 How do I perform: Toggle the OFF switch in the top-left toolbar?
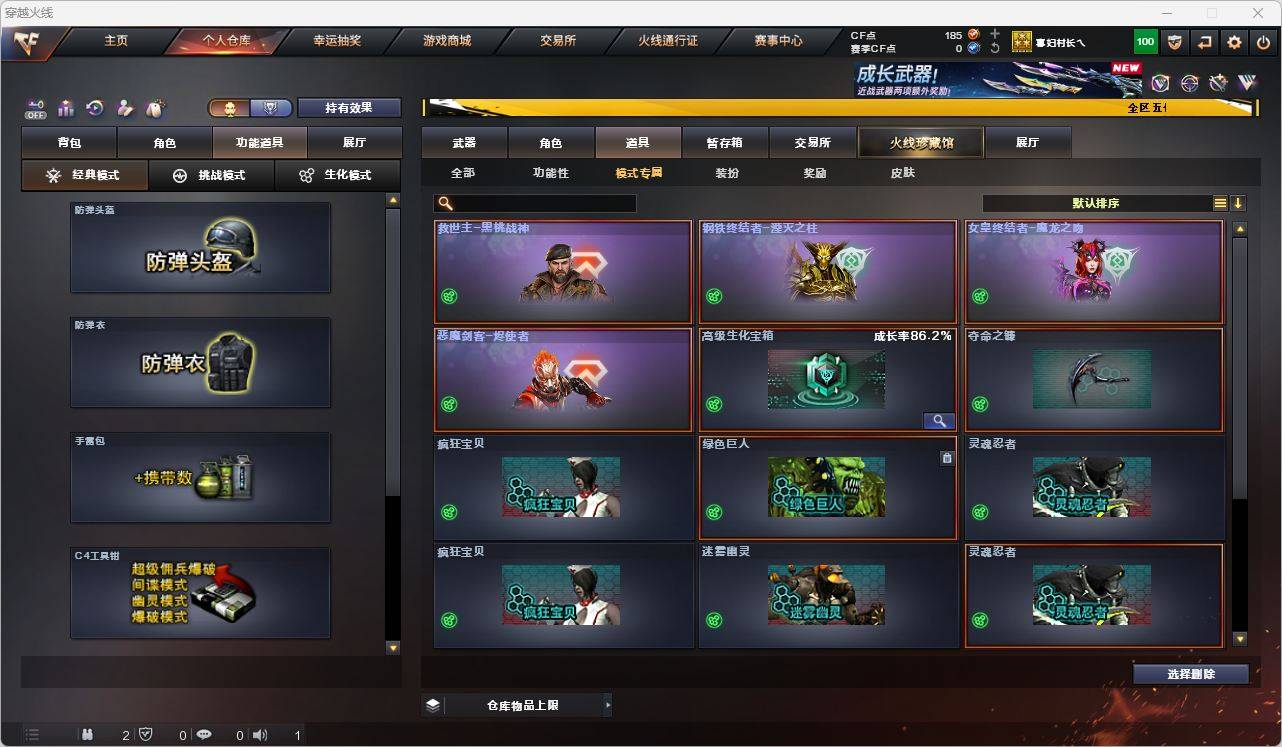pos(34,109)
